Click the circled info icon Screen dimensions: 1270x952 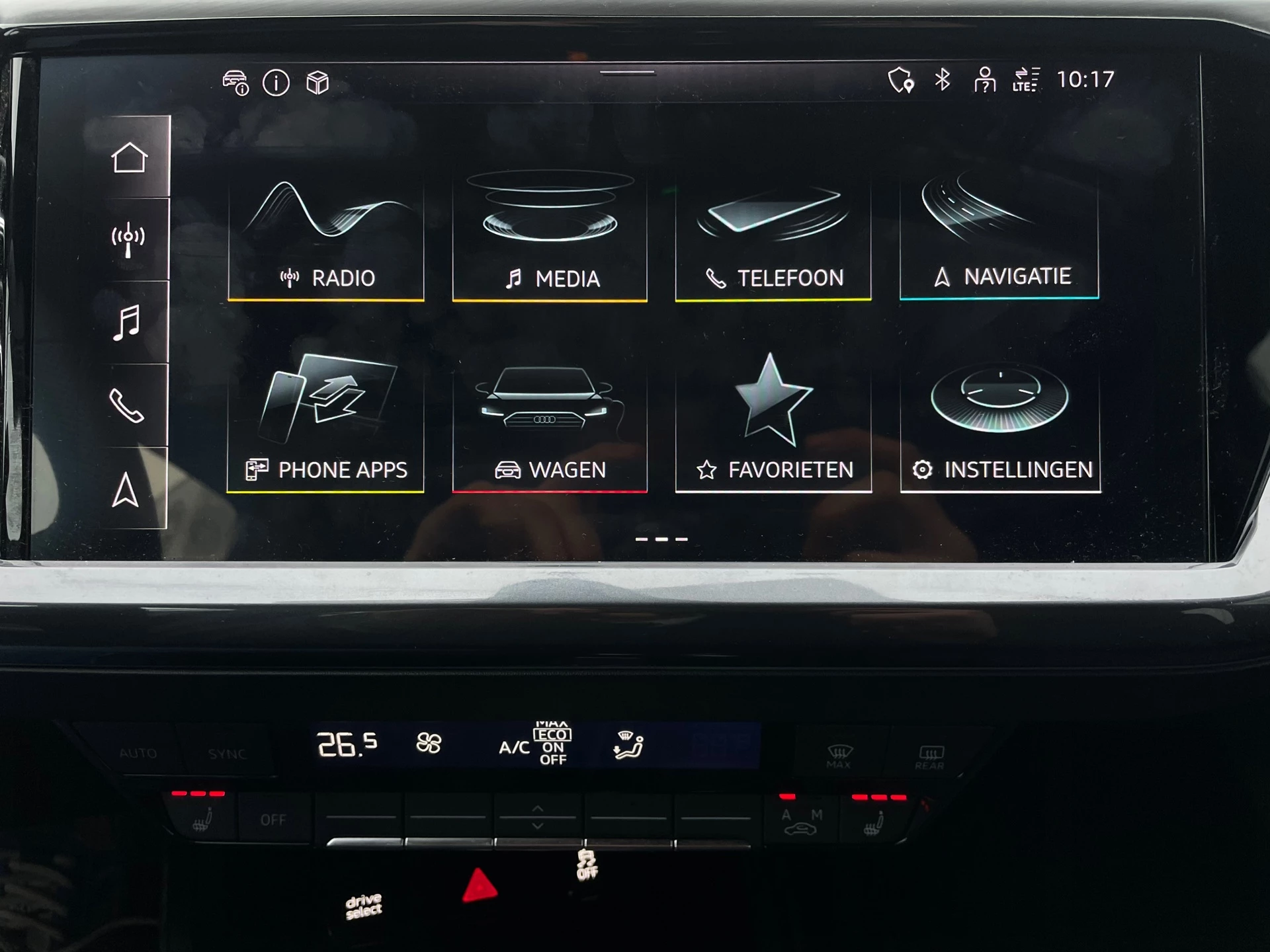[x=276, y=83]
